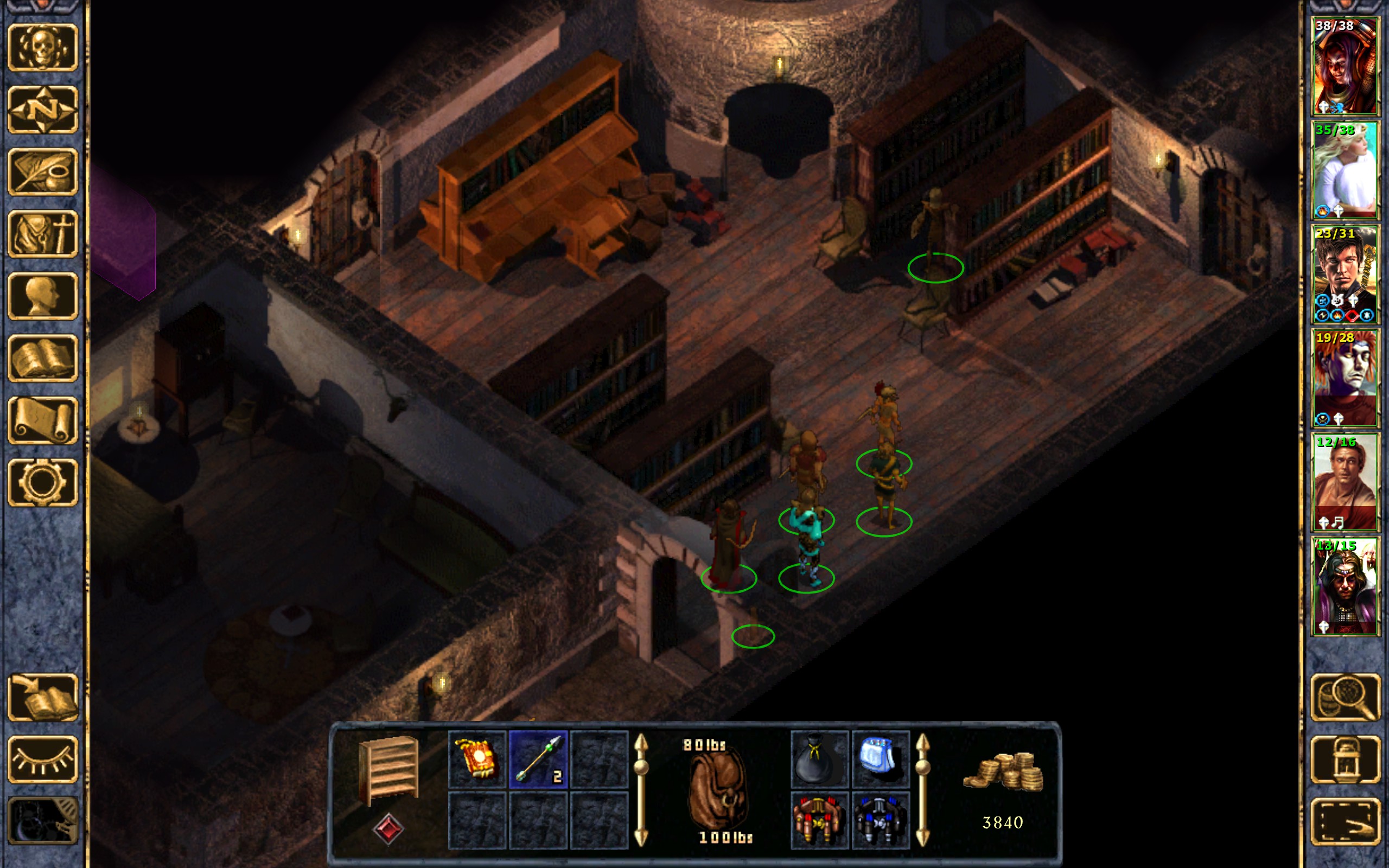
Task: Select the blonde woman portrait with 35/38 HP
Action: click(1345, 170)
